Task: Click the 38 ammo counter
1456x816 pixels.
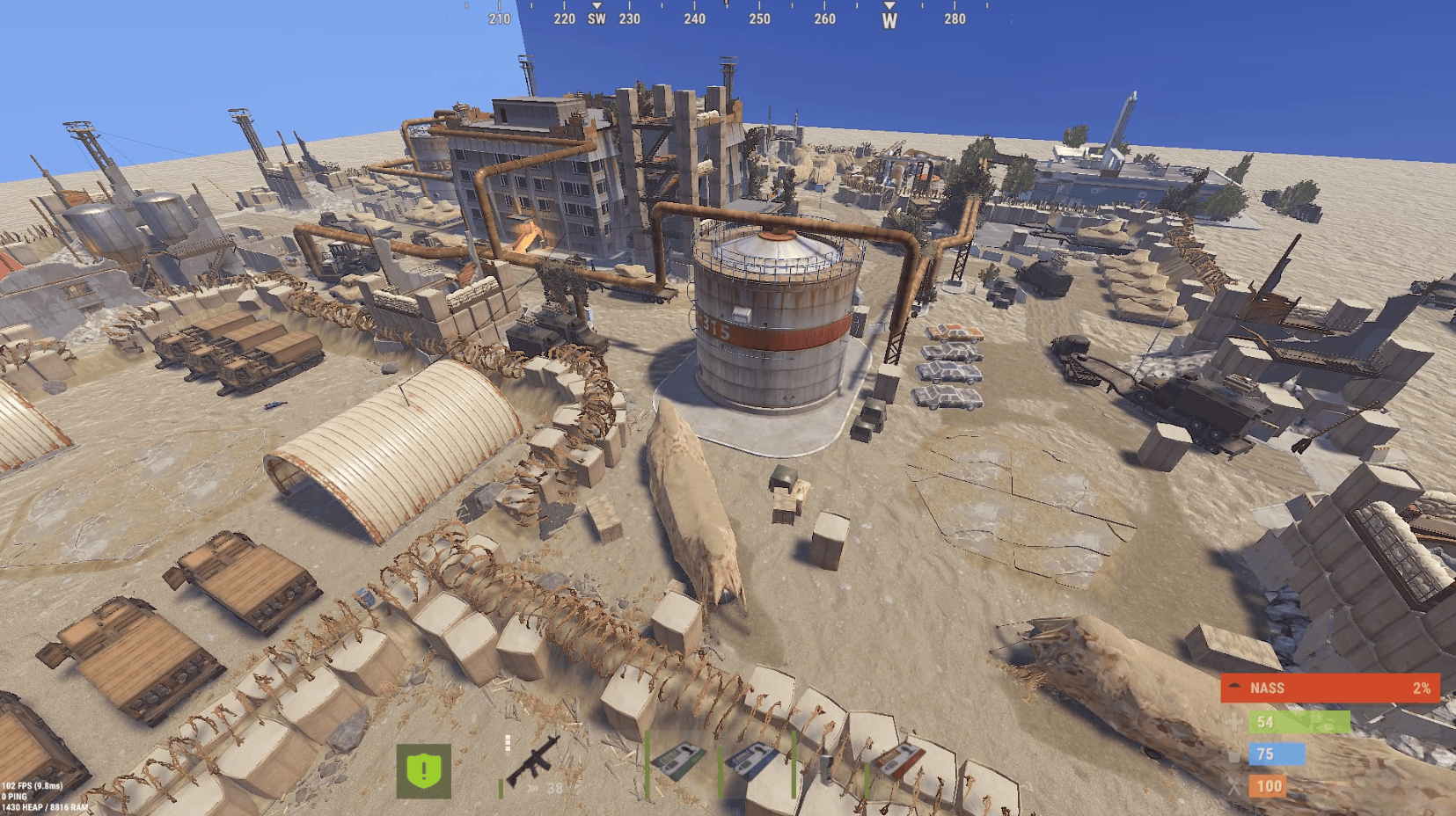Action: (x=553, y=788)
